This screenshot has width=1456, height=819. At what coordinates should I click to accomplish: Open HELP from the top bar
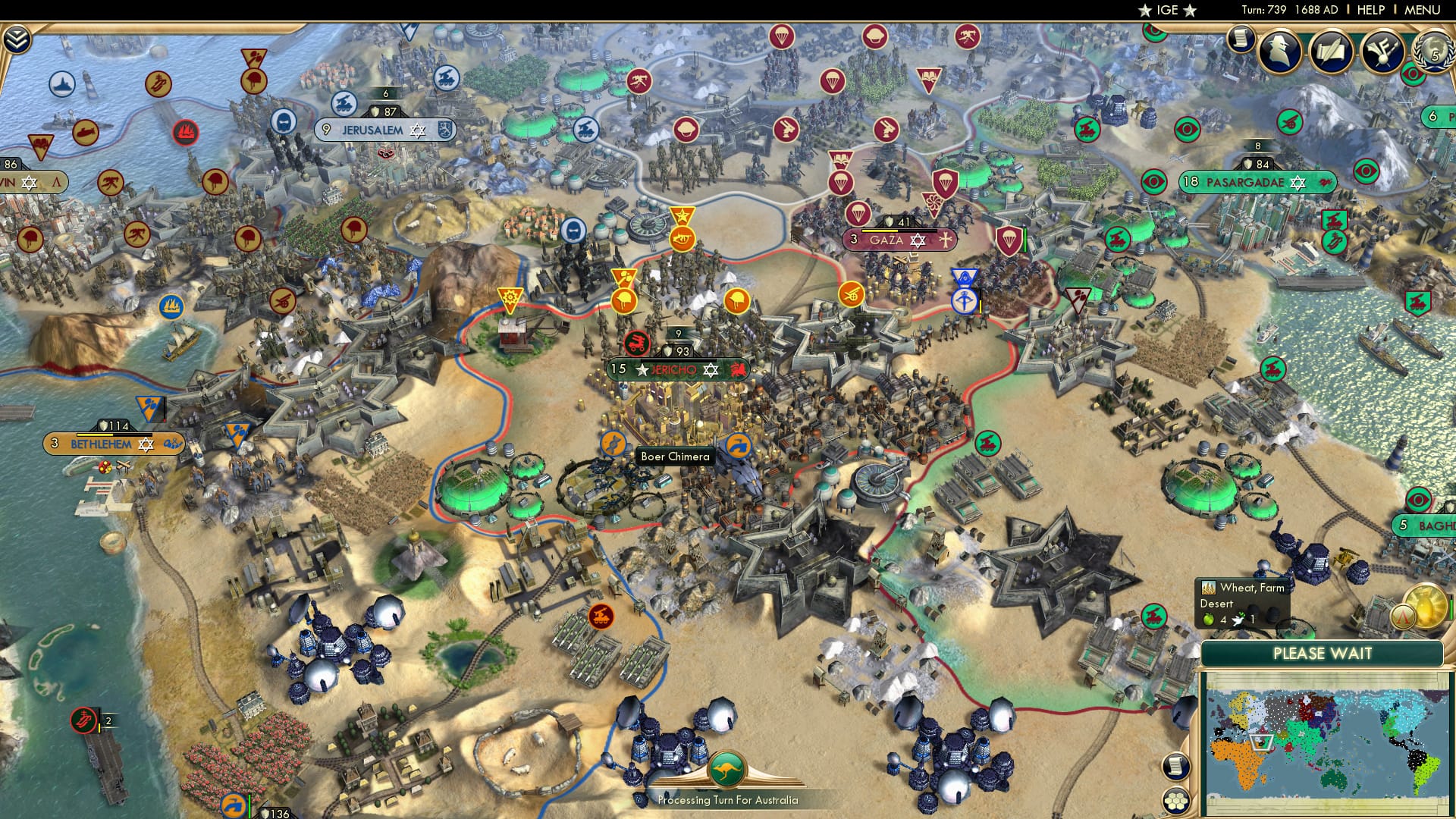point(1373,10)
